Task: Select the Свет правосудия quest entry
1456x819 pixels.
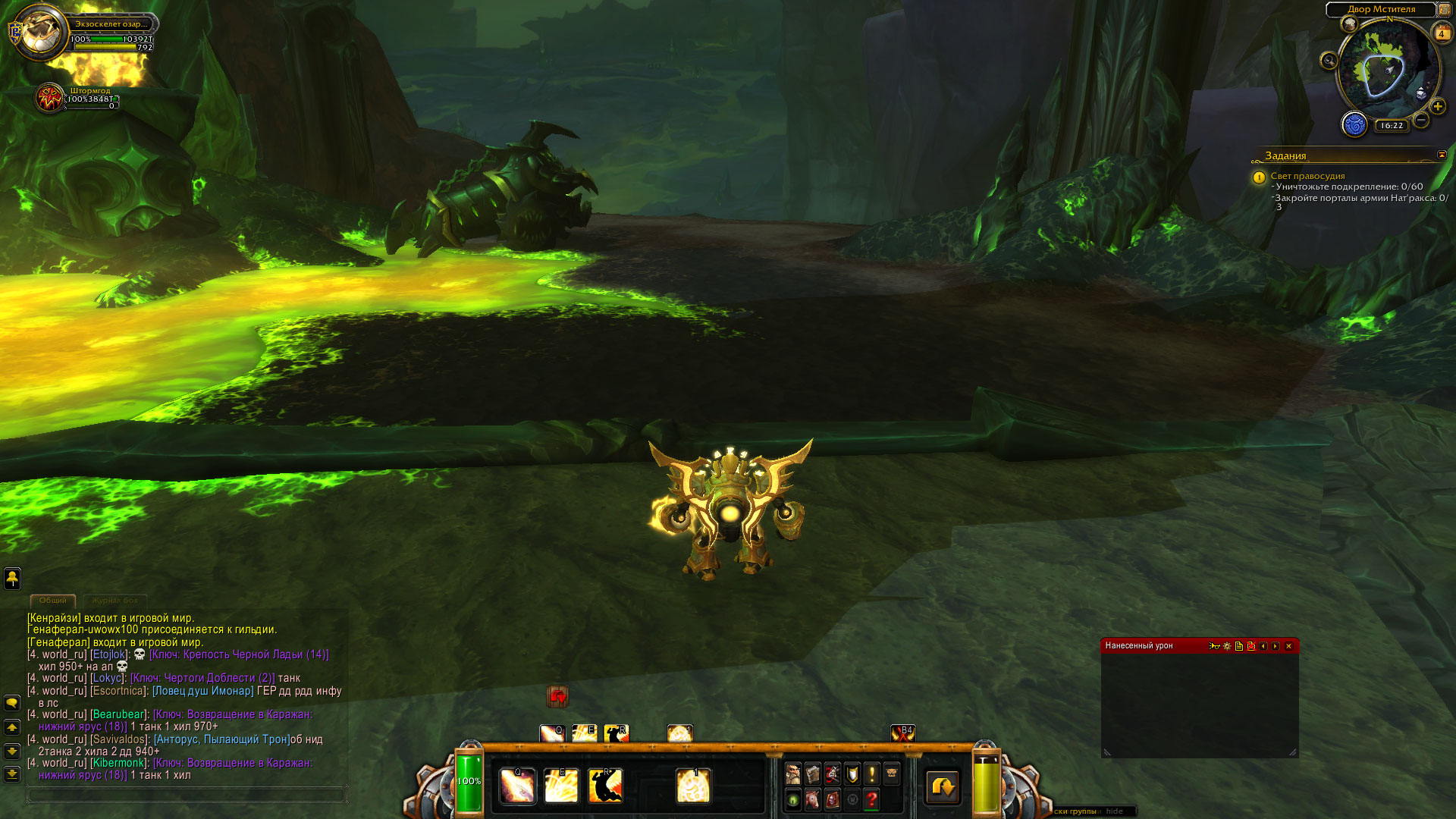Action: (x=1307, y=176)
